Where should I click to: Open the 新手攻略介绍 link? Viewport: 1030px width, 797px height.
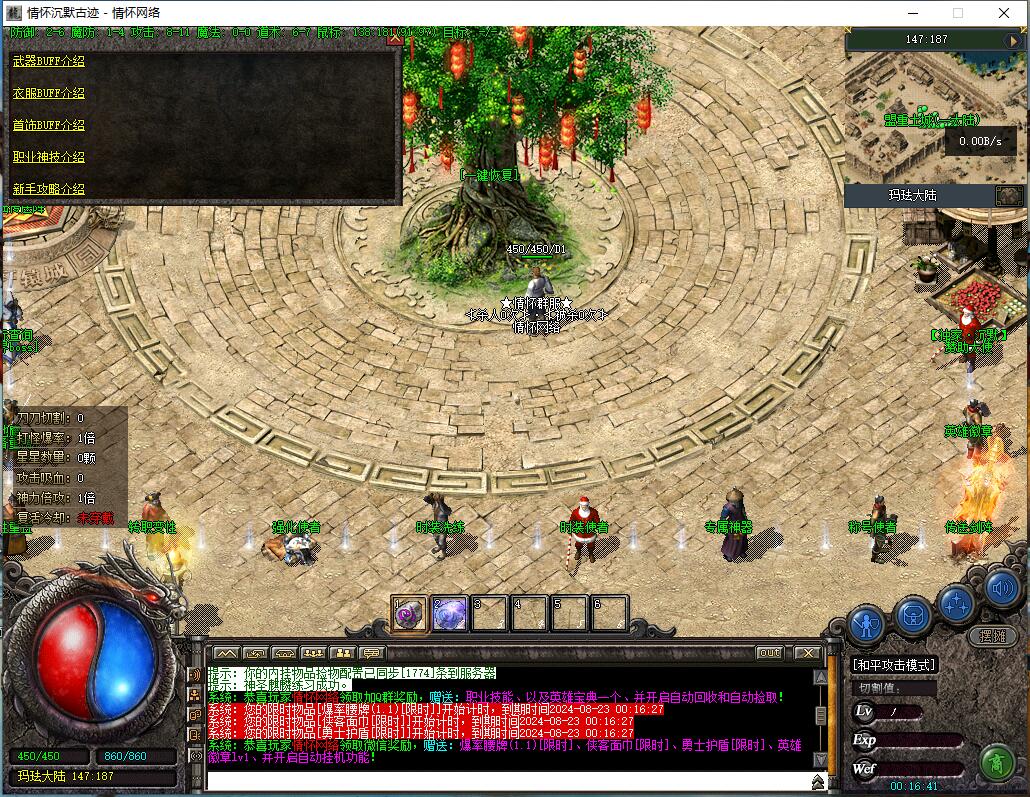[48, 189]
